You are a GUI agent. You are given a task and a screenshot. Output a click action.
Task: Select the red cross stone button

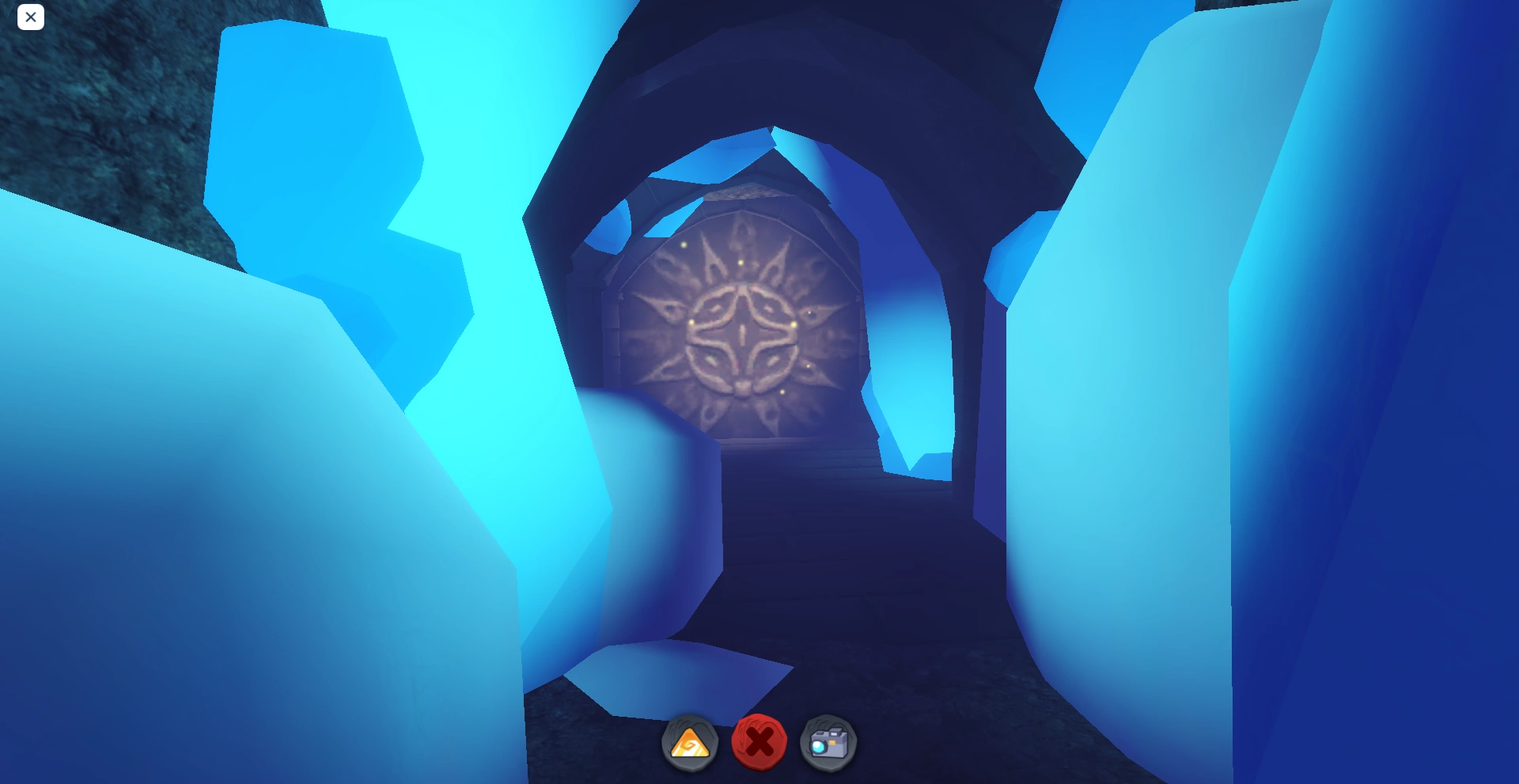(x=761, y=742)
